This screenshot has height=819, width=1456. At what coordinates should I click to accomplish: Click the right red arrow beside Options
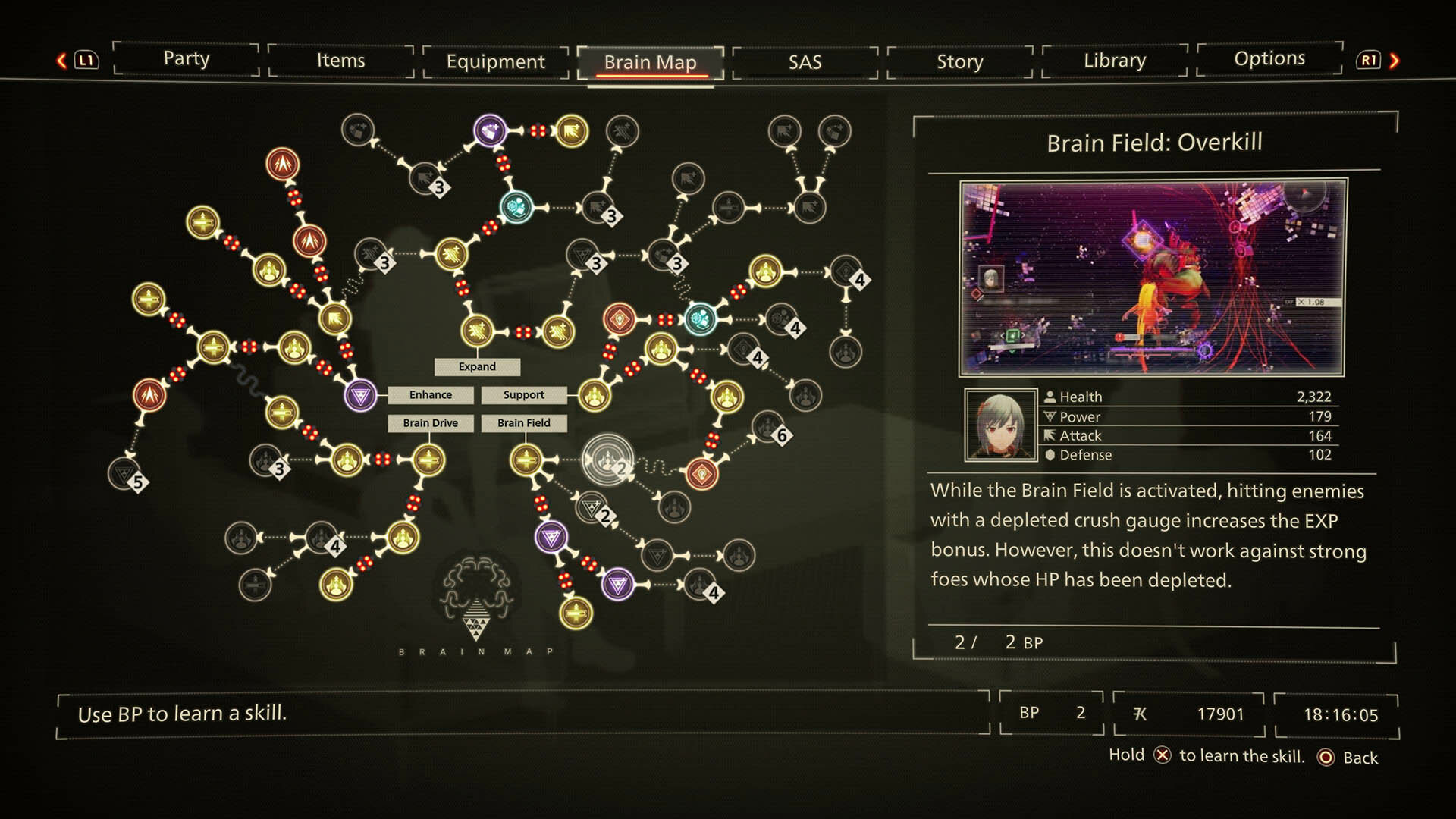point(1394,61)
